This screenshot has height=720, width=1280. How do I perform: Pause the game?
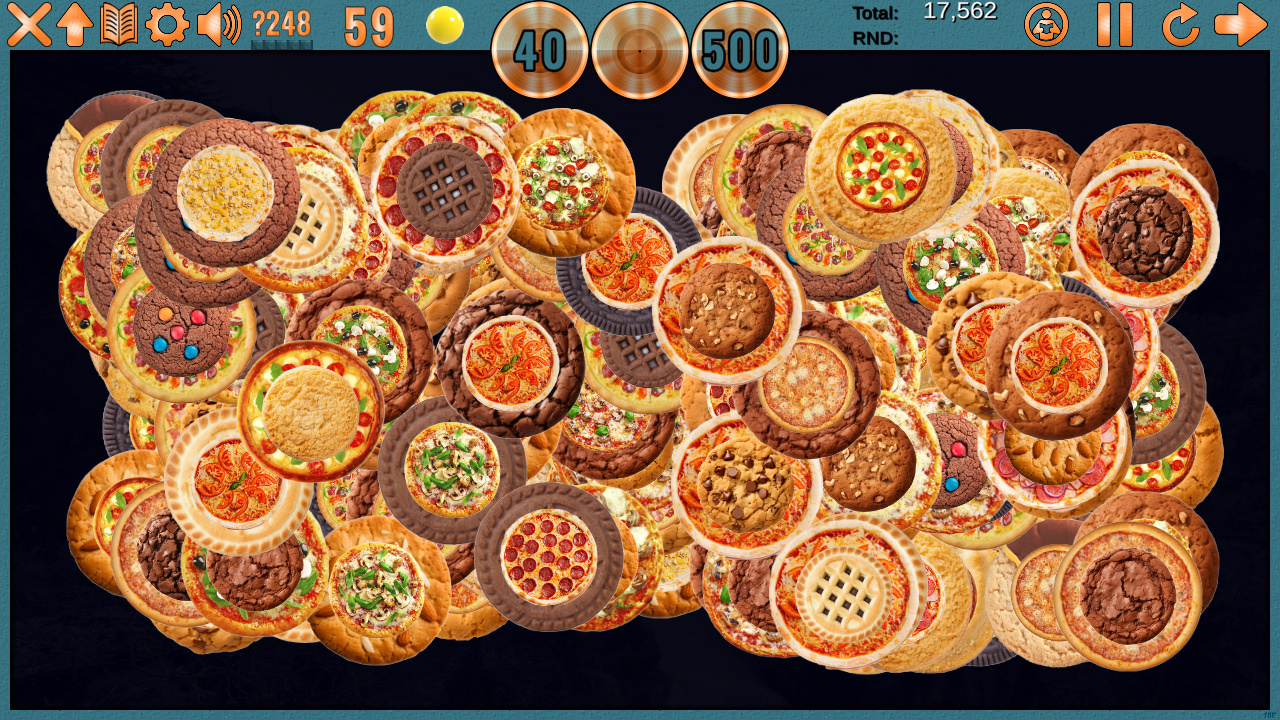click(1115, 24)
